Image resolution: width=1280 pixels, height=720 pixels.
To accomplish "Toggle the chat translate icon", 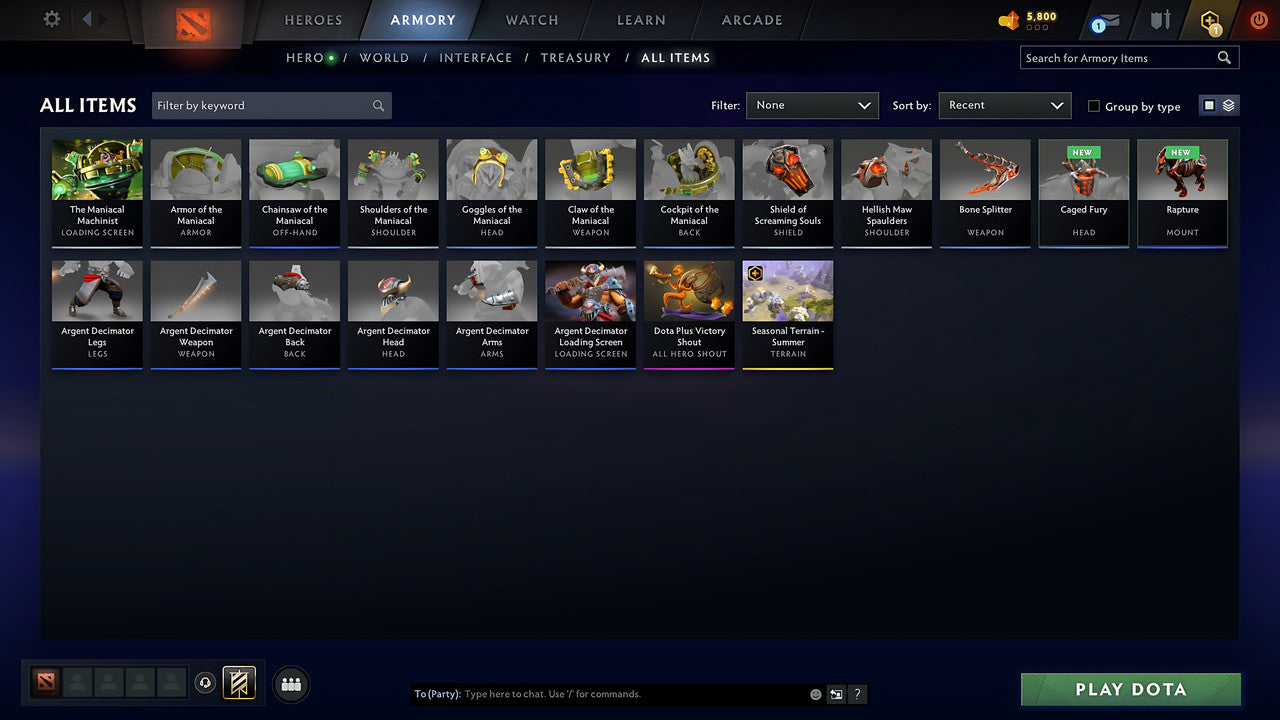I will (836, 693).
